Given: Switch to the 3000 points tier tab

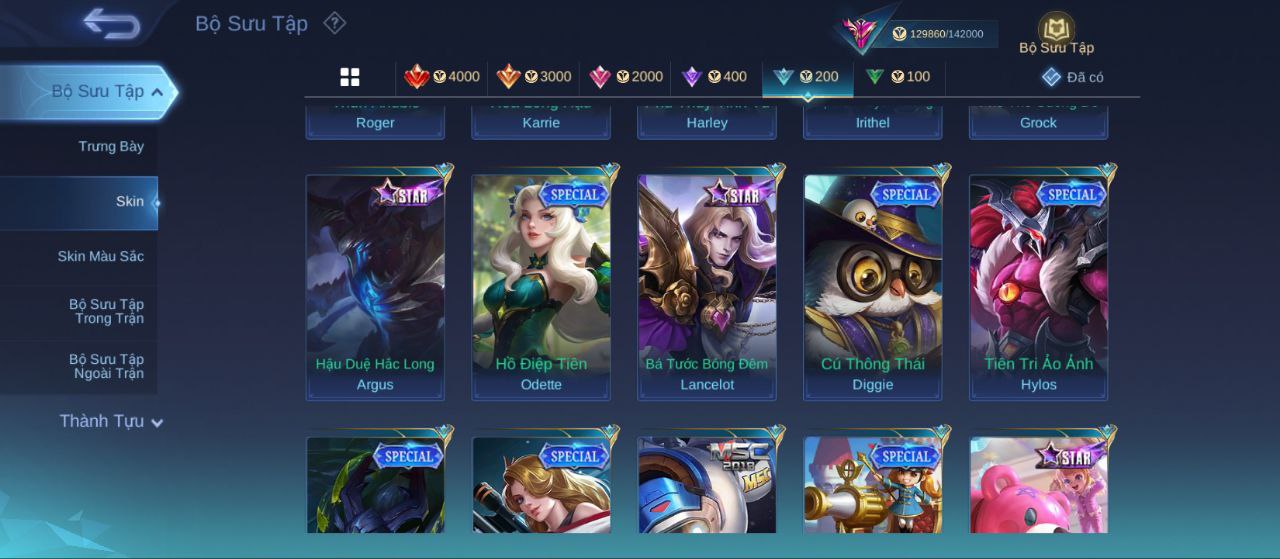Looking at the screenshot, I should [x=534, y=77].
